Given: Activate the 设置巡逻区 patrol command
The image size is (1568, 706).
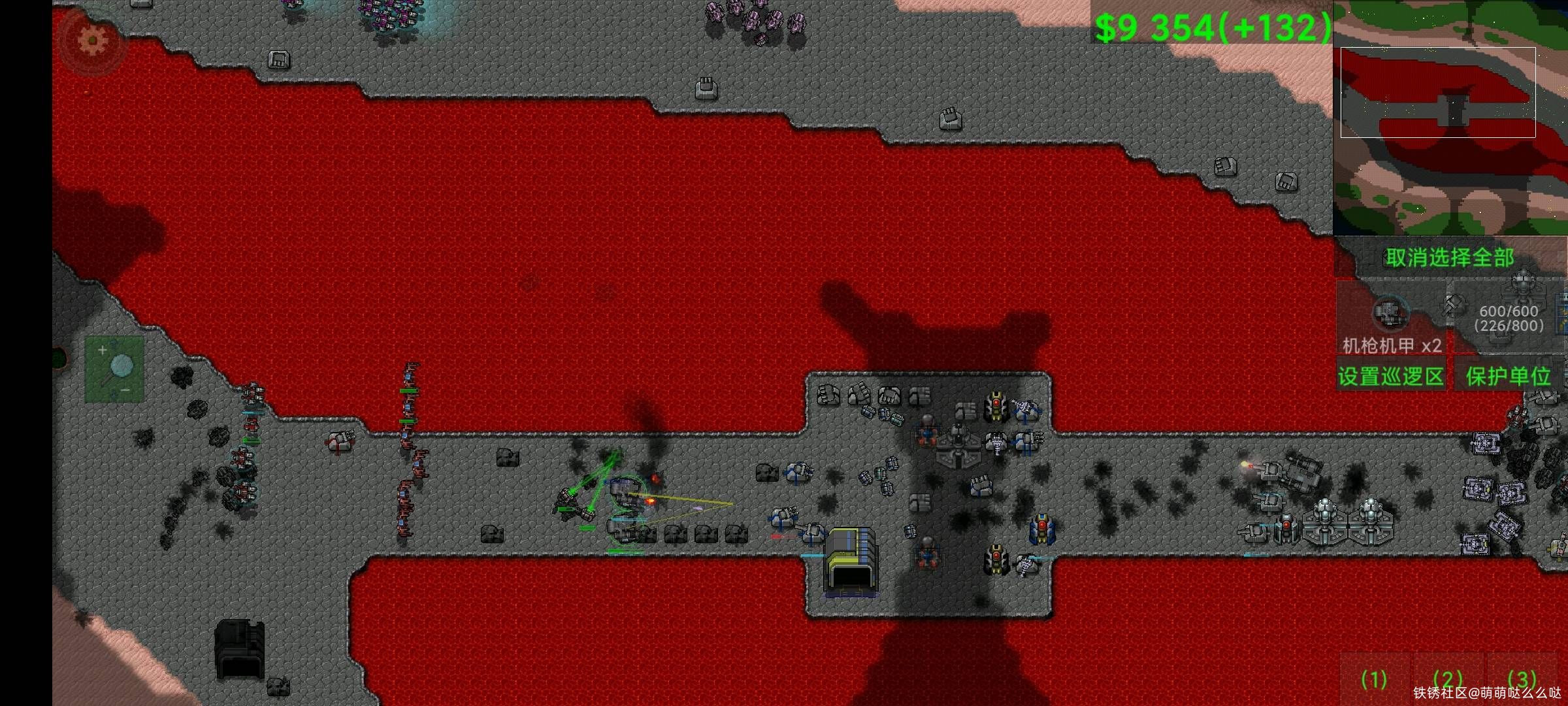Looking at the screenshot, I should [x=1391, y=377].
